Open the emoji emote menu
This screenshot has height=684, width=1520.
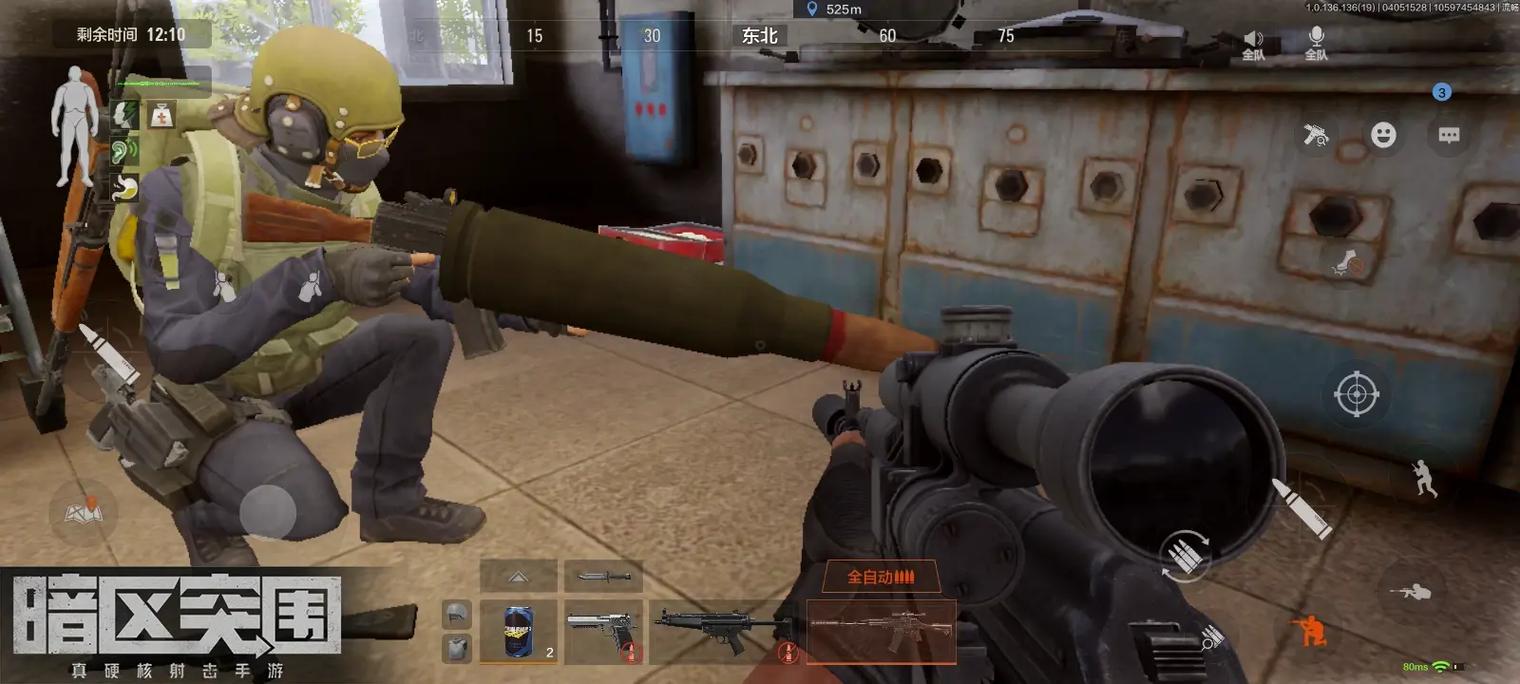tap(1383, 136)
